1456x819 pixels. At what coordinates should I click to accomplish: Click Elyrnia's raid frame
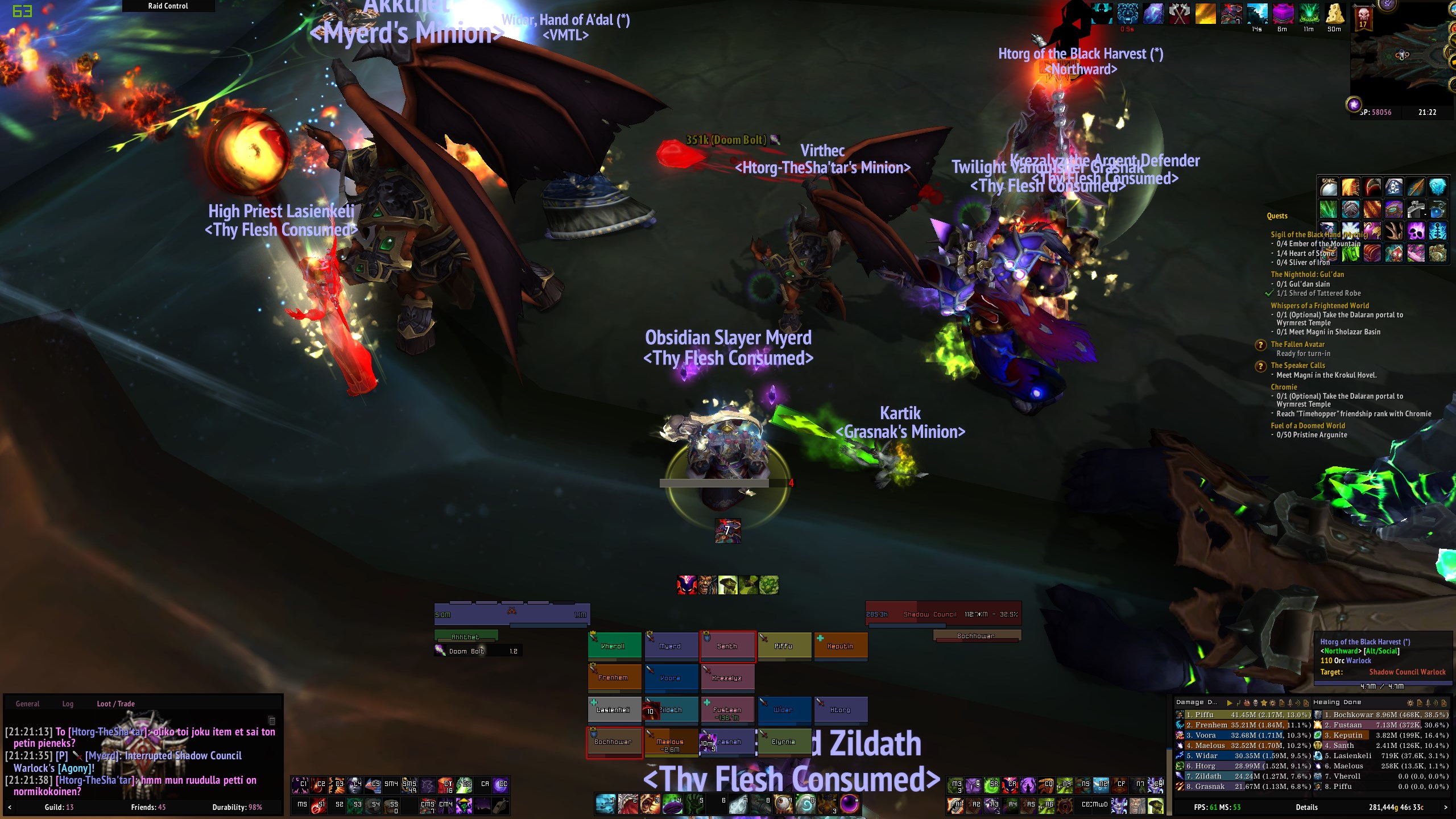[x=783, y=742]
